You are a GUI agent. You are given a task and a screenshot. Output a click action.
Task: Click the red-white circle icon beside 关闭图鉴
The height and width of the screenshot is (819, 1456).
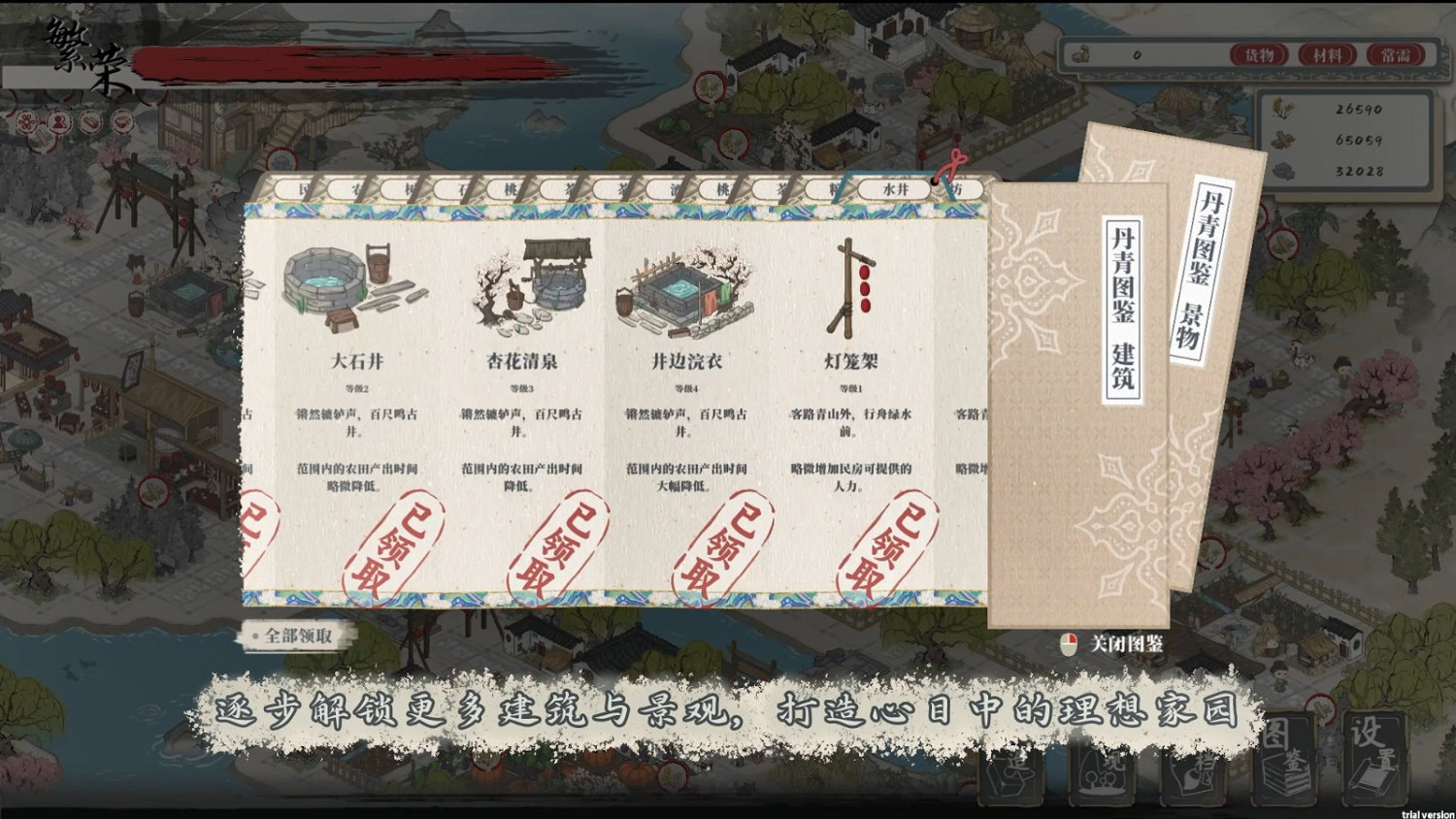coord(1069,641)
